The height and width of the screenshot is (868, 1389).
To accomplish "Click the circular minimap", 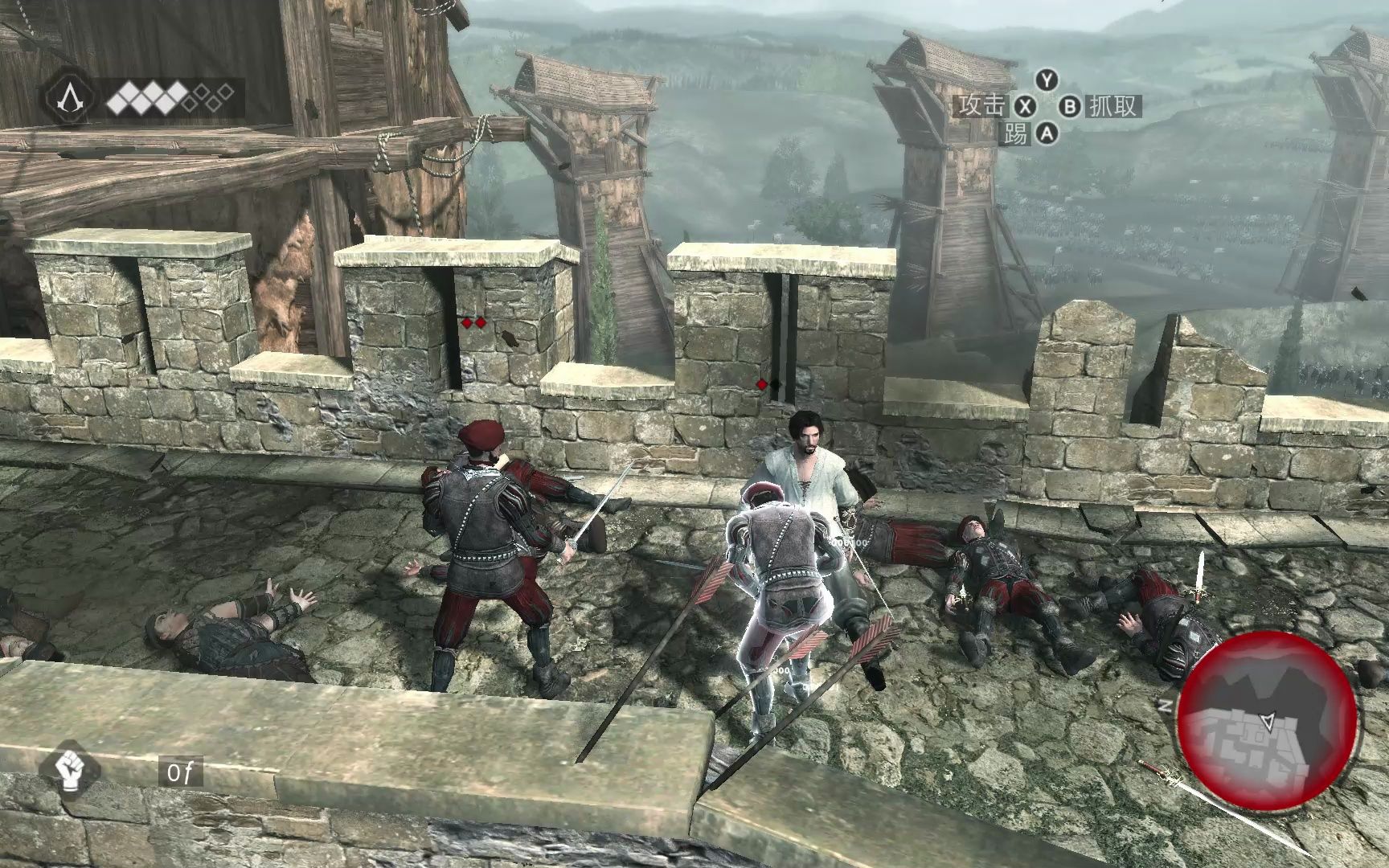I will click(x=1268, y=718).
